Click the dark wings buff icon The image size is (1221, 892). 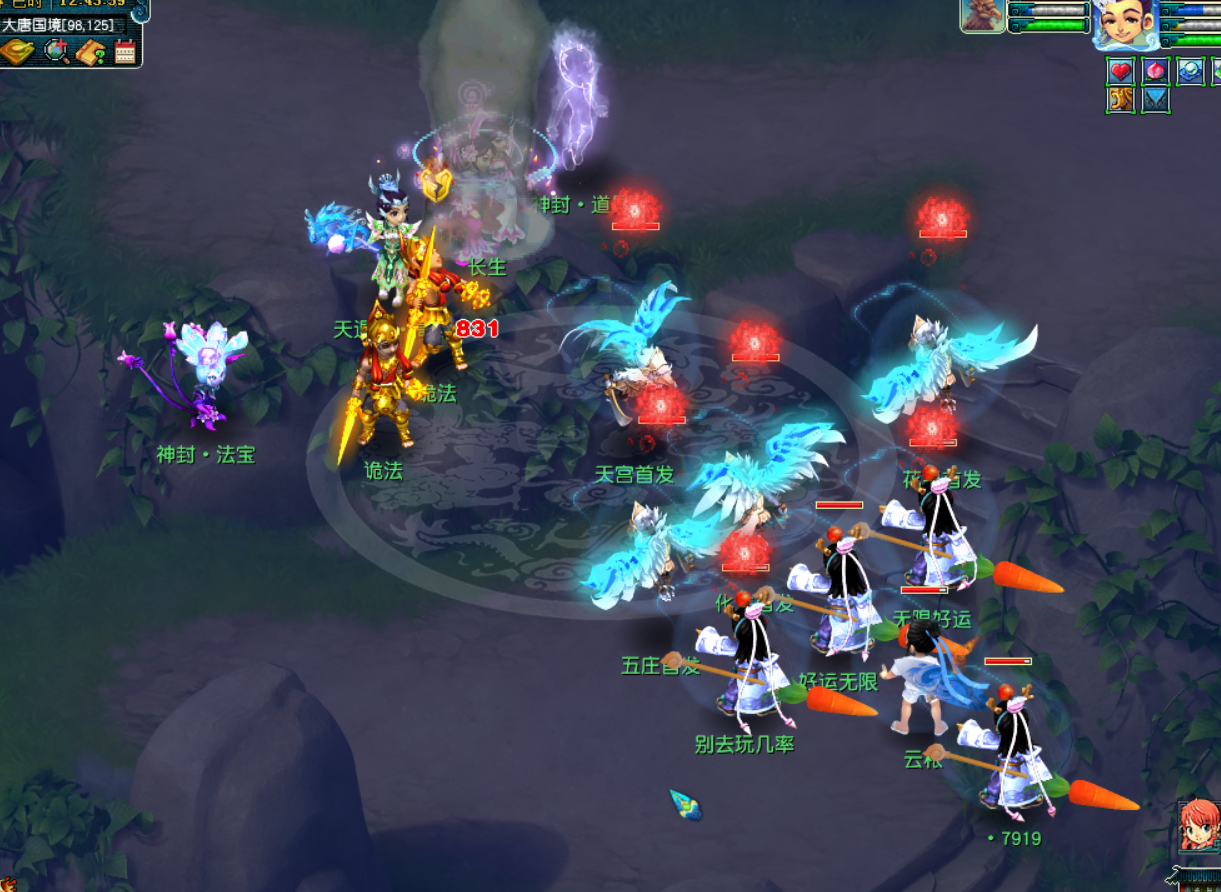(1155, 100)
